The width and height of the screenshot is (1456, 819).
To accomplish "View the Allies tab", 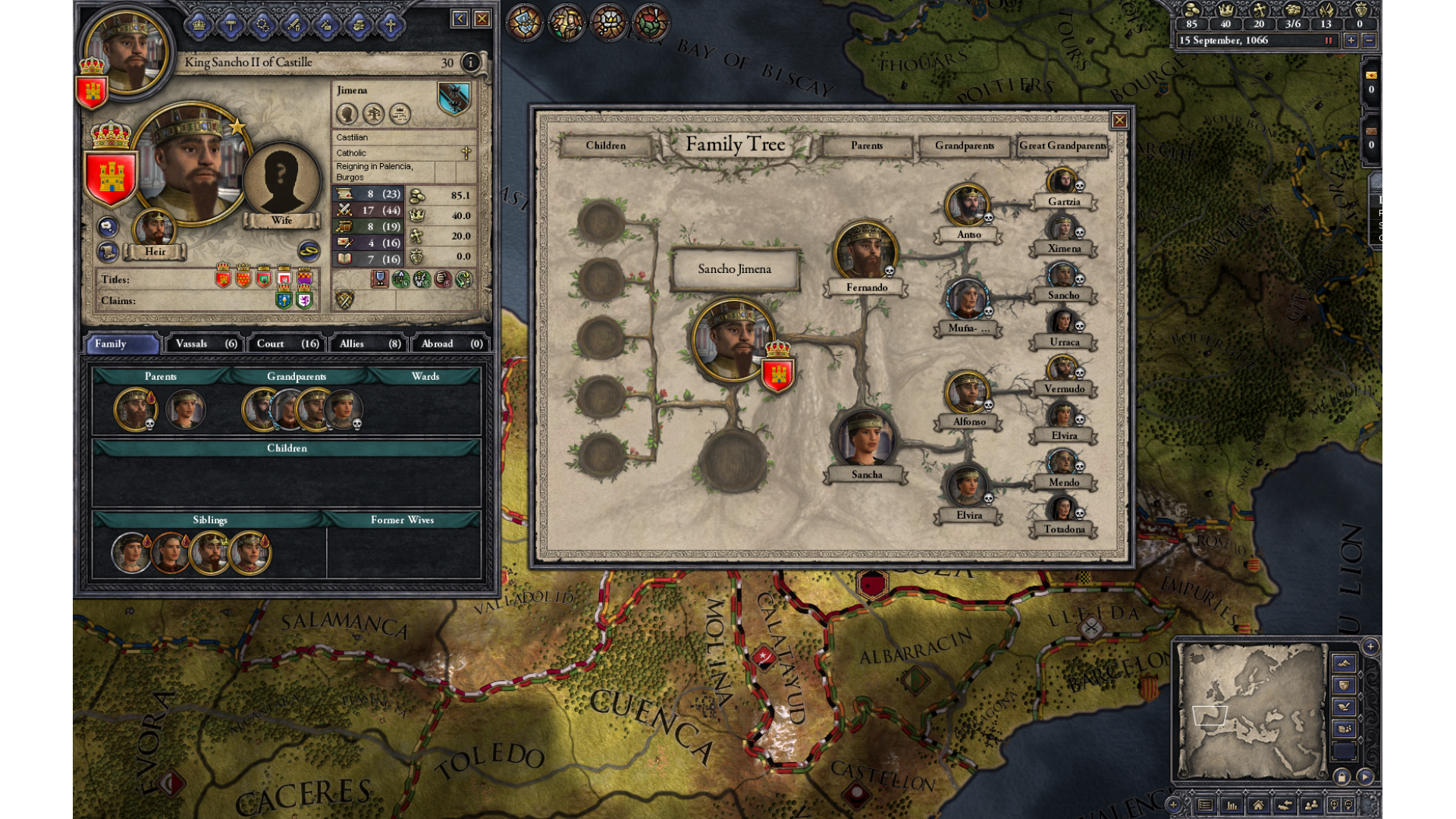I will [x=369, y=344].
